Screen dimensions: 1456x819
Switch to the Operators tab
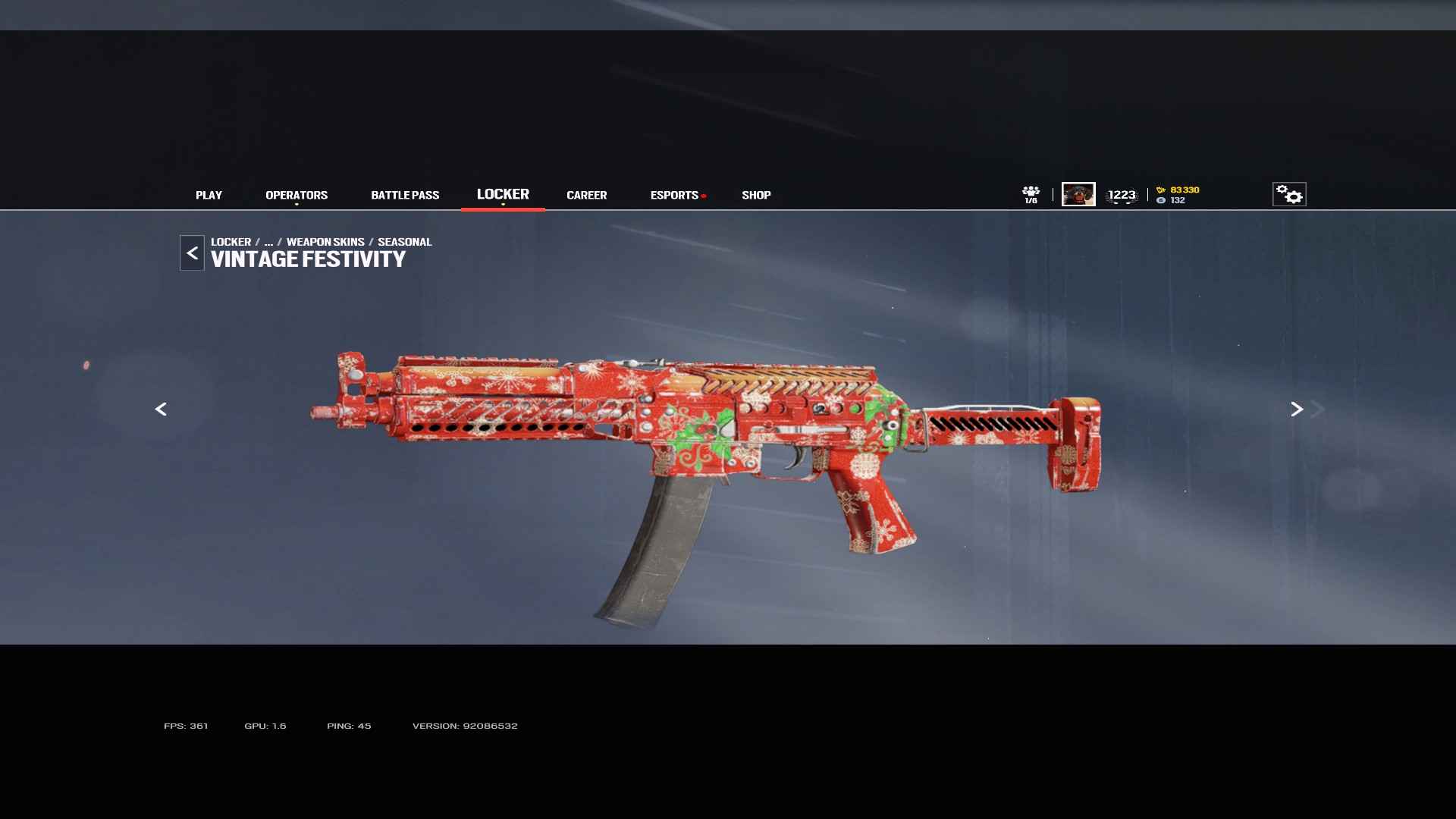pyautogui.click(x=297, y=195)
